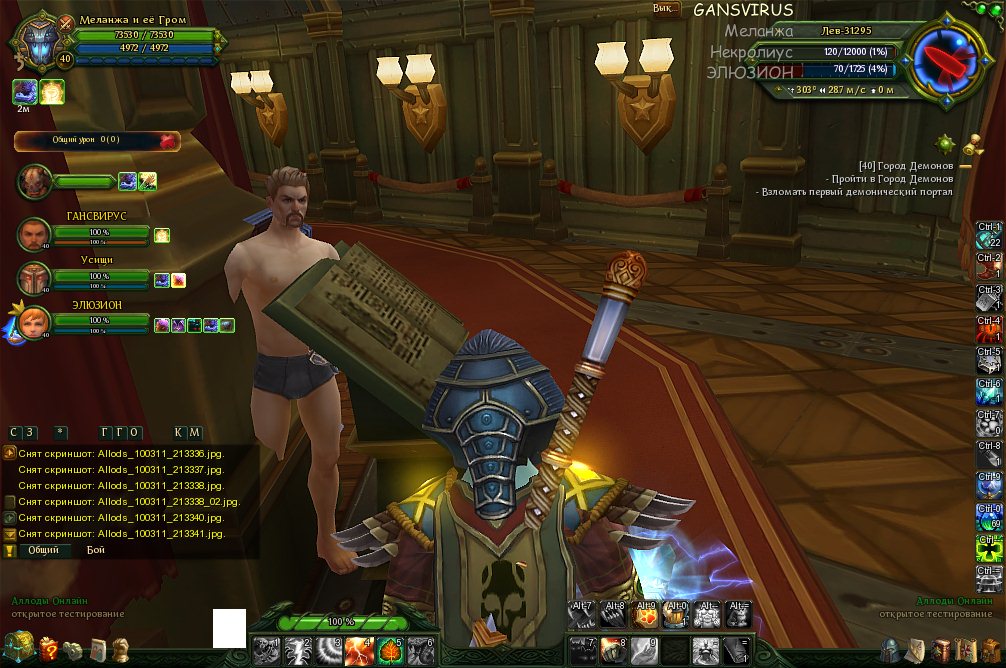Select the Усищи party member portrait
Viewport: 1006px width, 668px height.
pyautogui.click(x=33, y=278)
